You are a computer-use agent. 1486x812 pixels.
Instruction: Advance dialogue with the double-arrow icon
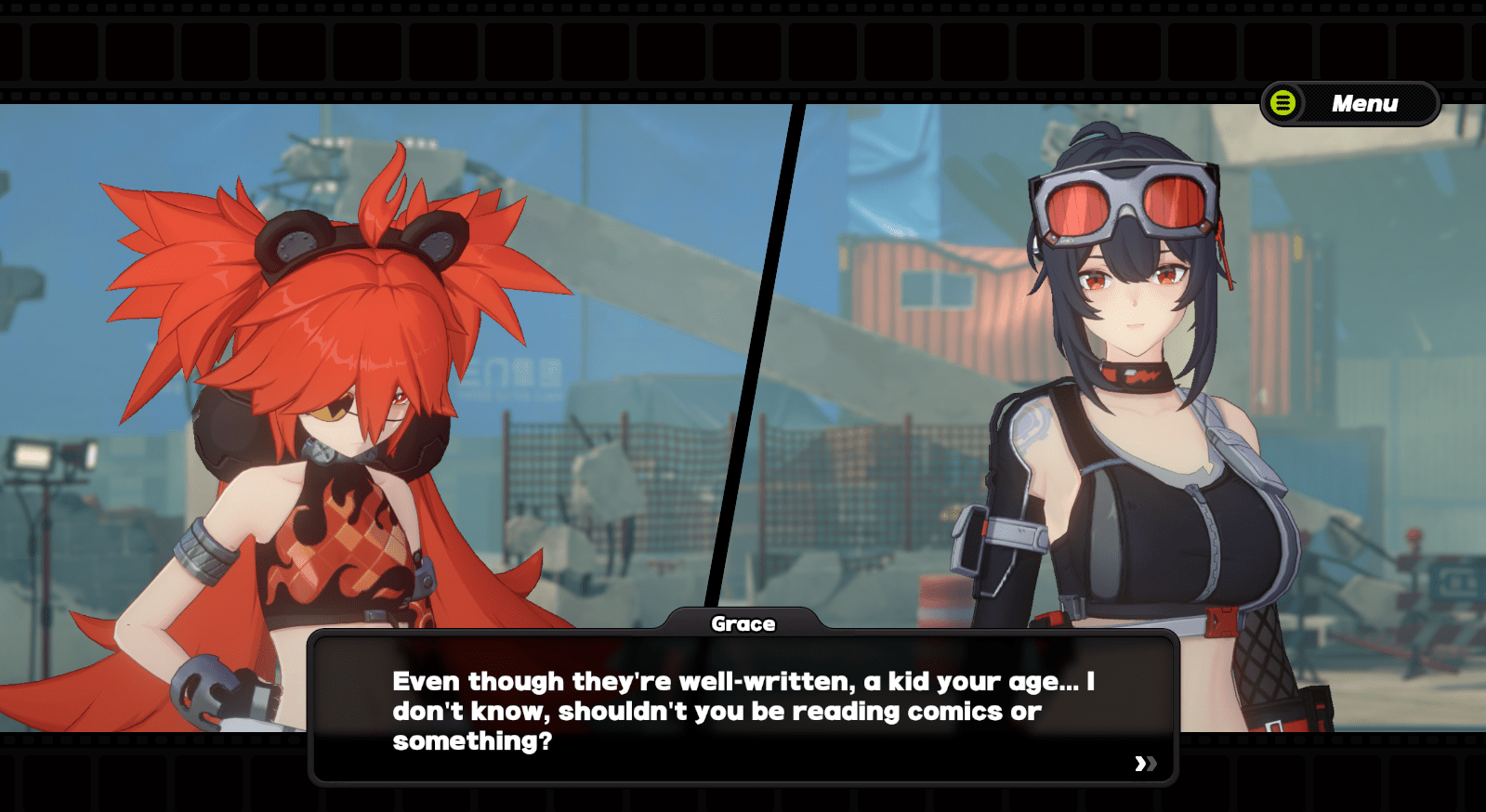click(1145, 764)
